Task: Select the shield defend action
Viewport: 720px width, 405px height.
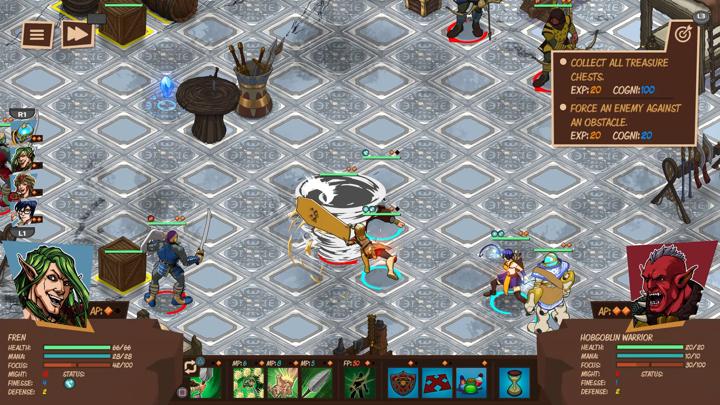Action: [404, 383]
